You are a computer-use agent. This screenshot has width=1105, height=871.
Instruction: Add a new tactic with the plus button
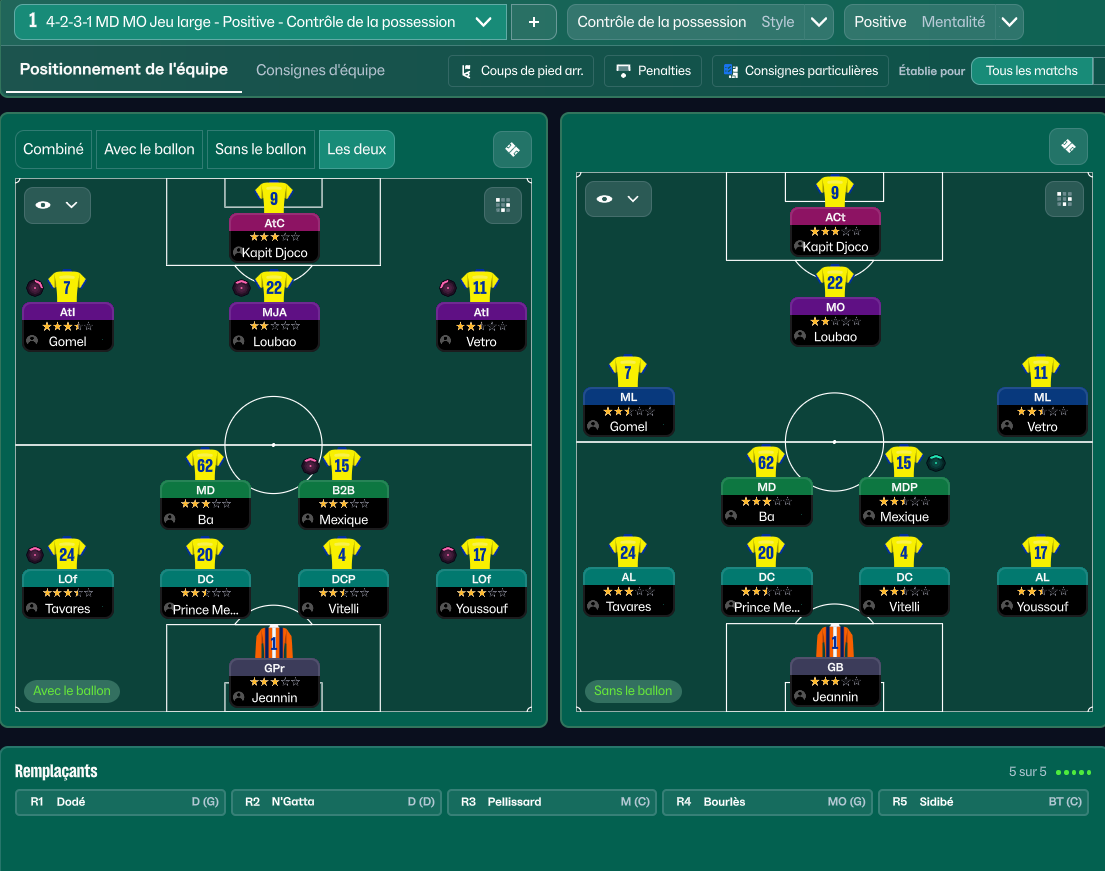point(533,22)
